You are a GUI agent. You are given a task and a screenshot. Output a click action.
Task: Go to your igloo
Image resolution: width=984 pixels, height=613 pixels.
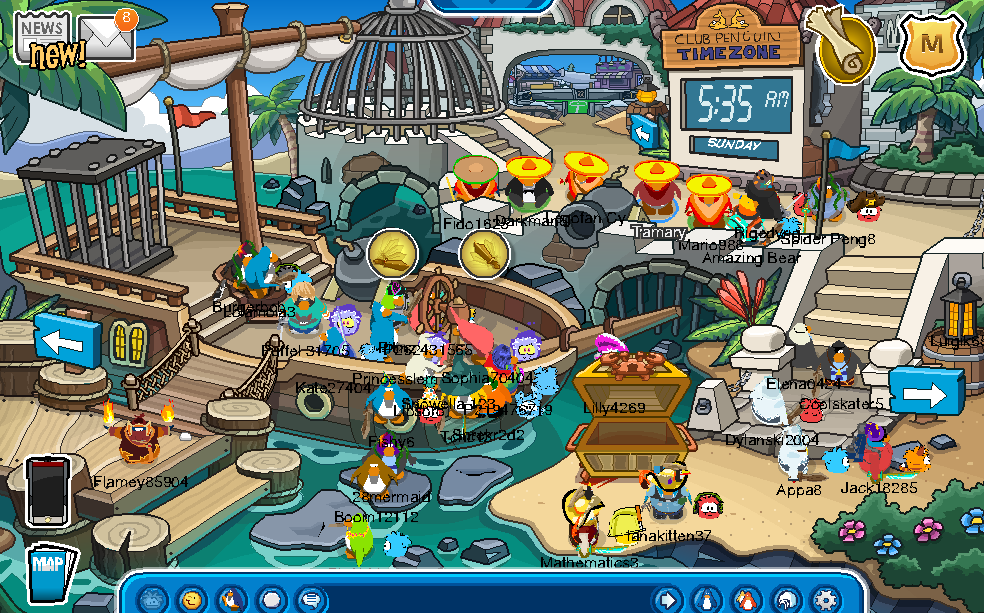tap(786, 599)
